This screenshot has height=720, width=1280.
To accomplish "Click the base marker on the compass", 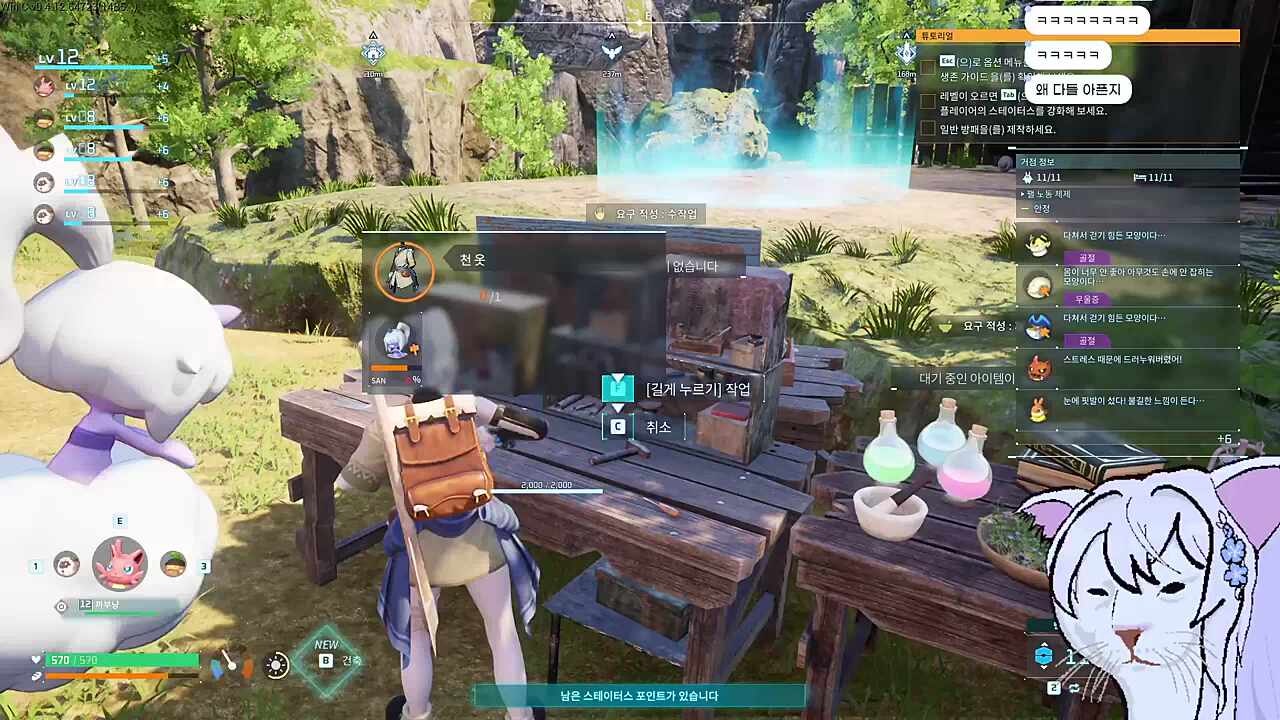I will 373,52.
